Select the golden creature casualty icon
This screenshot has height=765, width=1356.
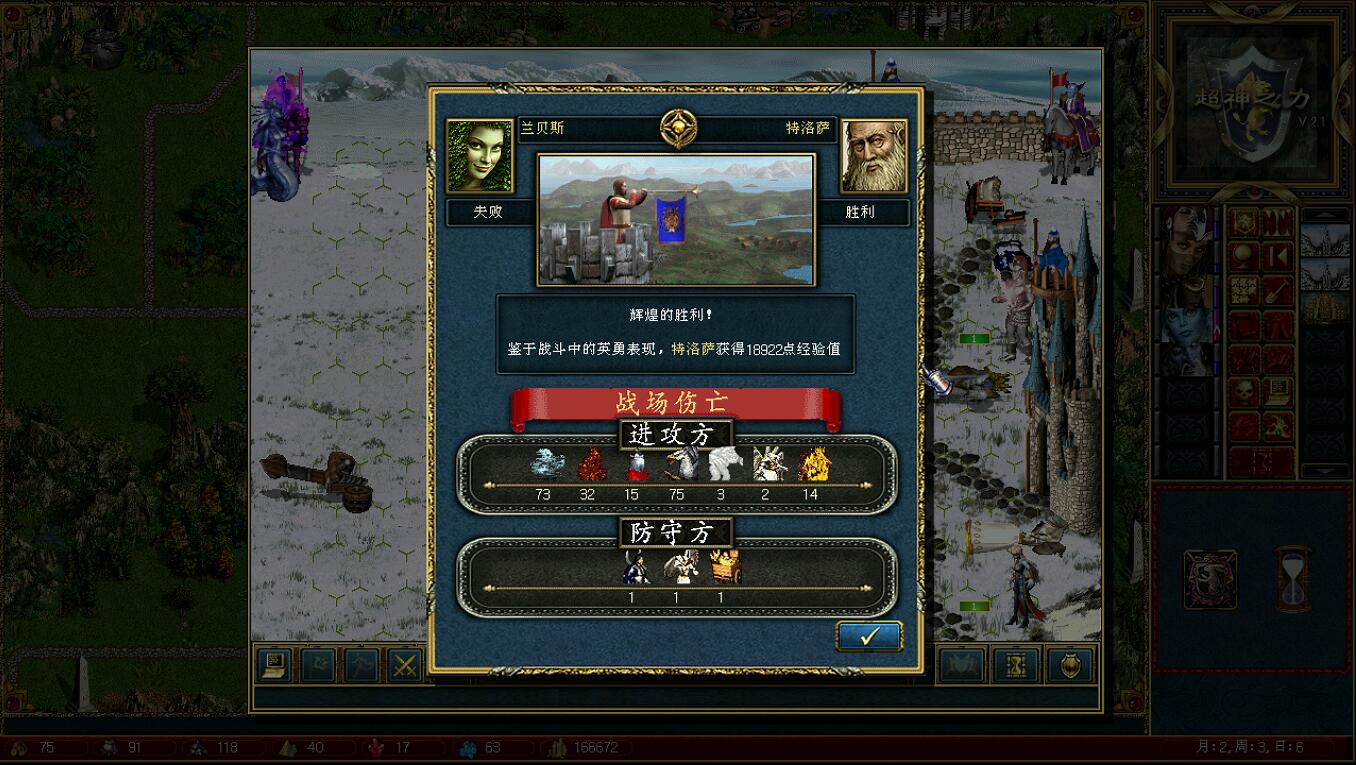pos(814,464)
